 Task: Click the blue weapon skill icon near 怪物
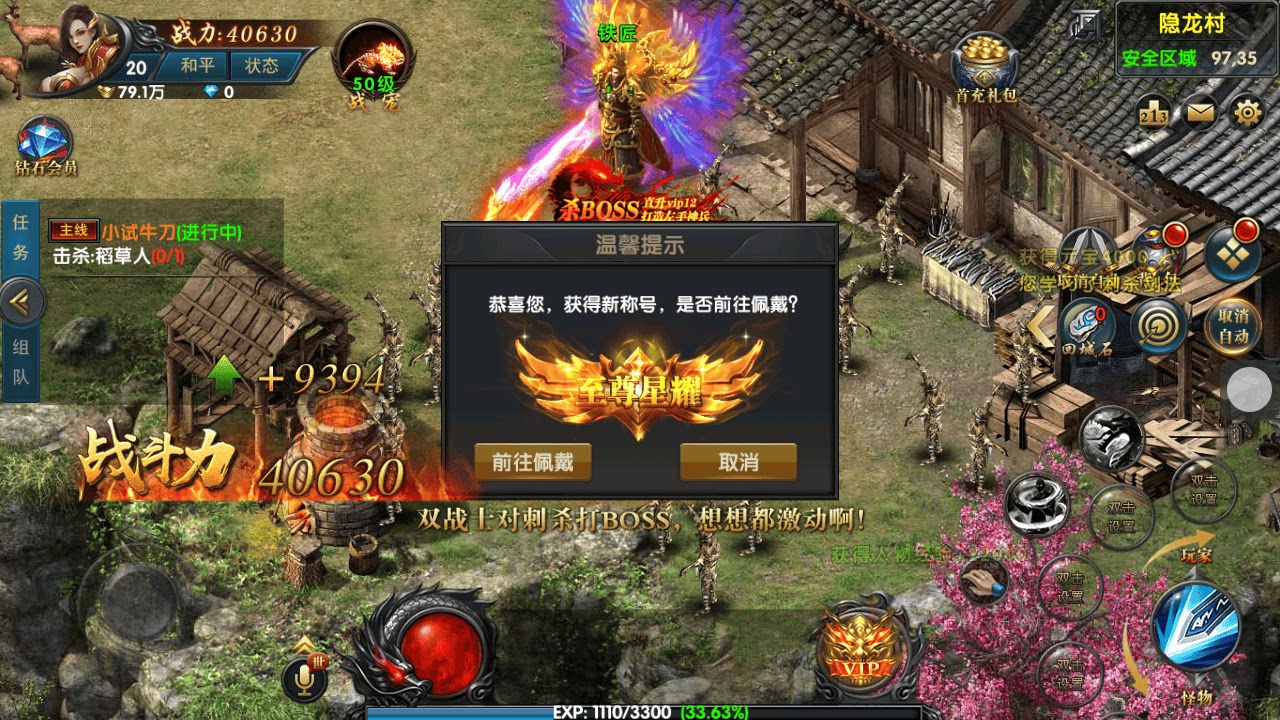click(x=1197, y=627)
